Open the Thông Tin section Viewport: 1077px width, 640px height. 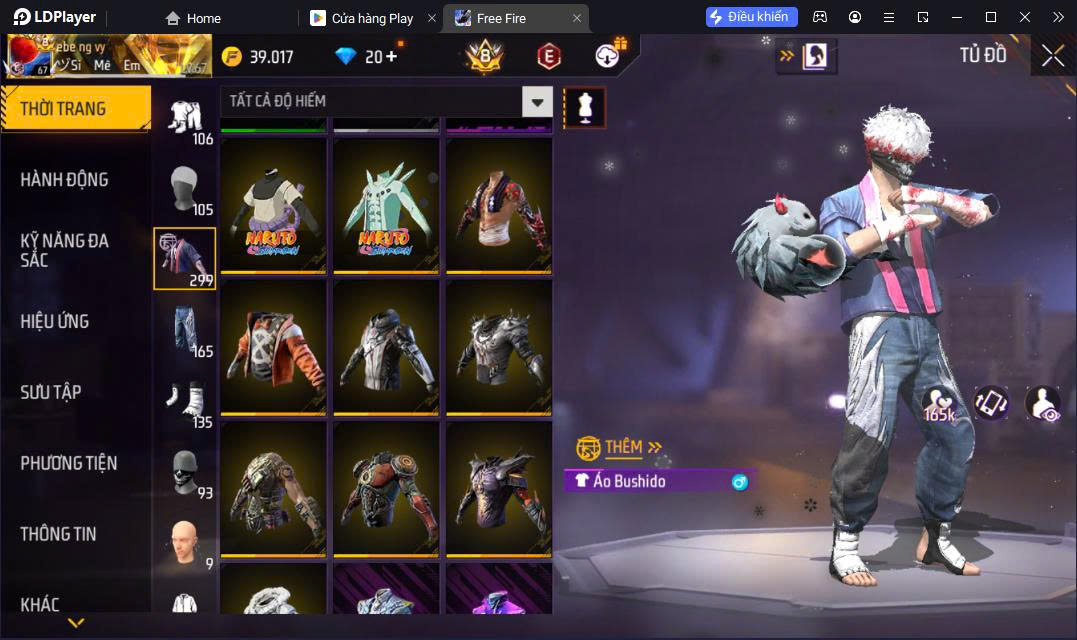[x=58, y=534]
